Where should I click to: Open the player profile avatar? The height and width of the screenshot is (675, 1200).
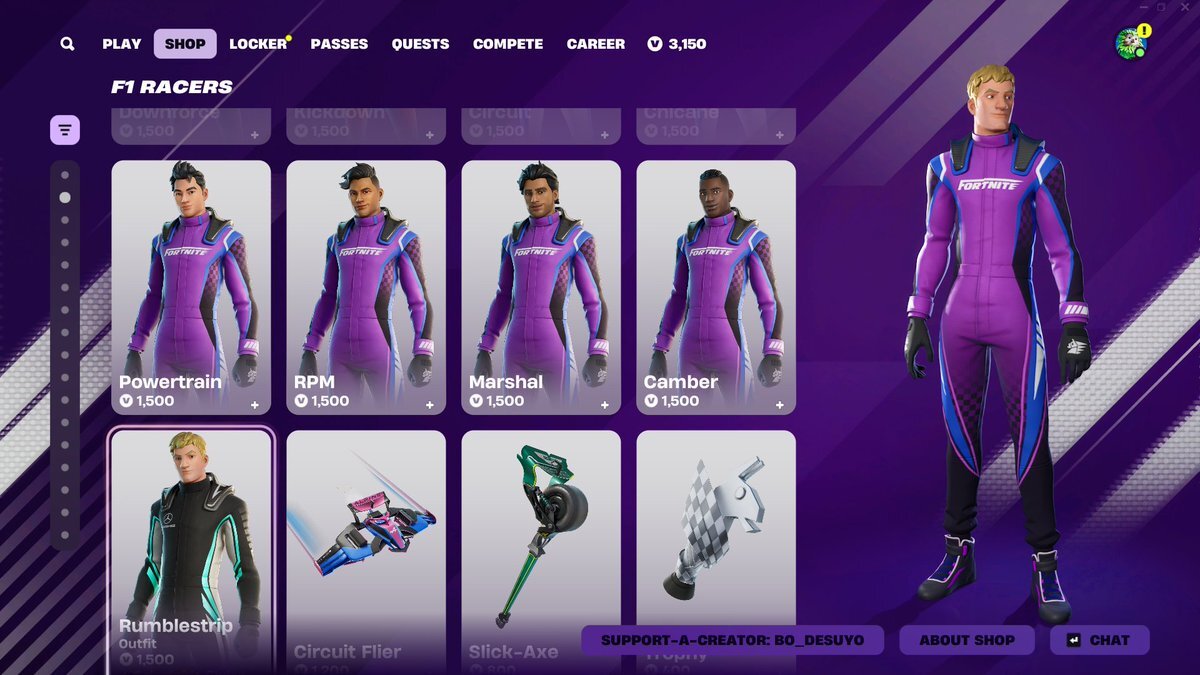1130,43
